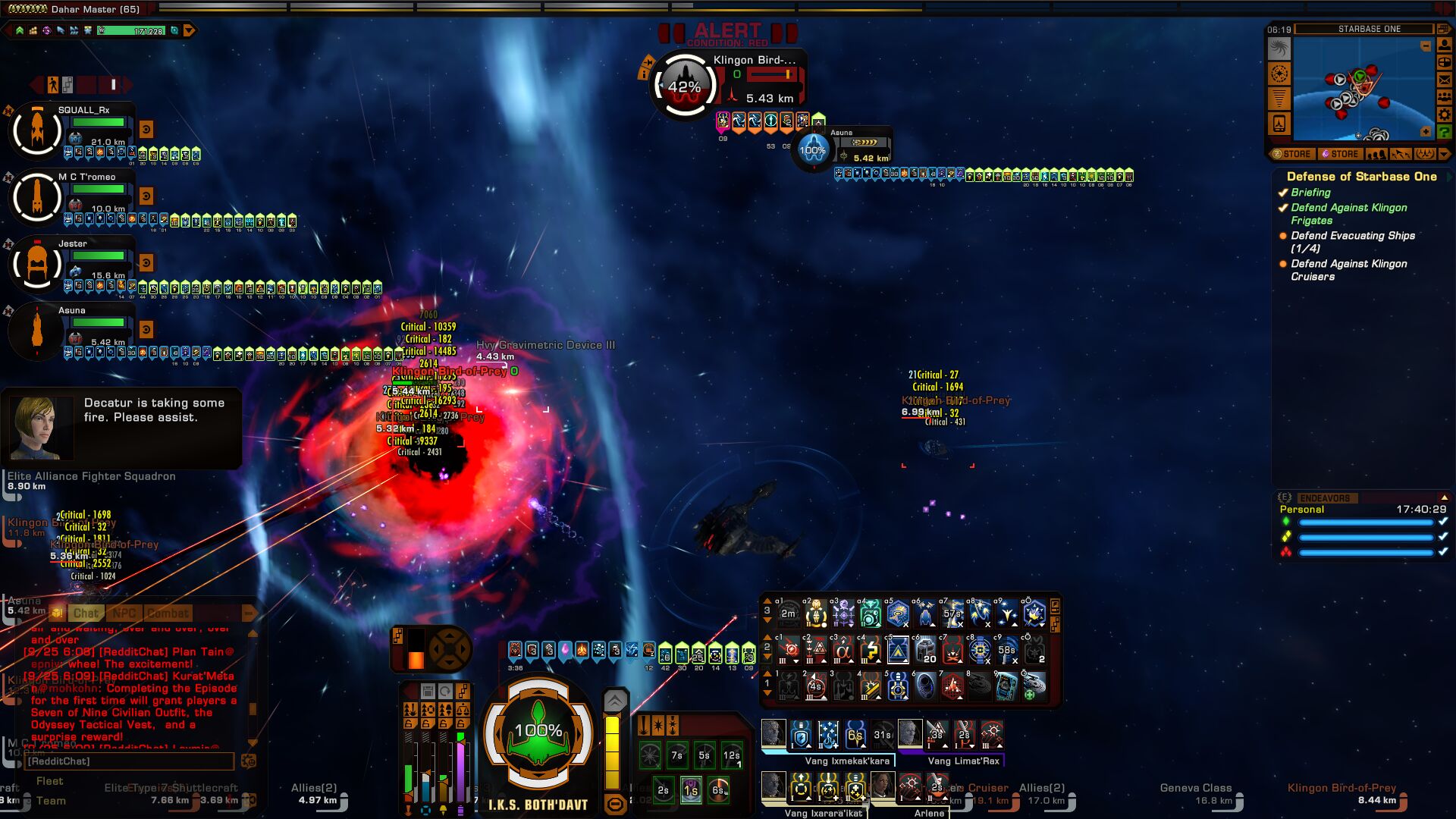Click the green question mark help icon

pos(1445,132)
